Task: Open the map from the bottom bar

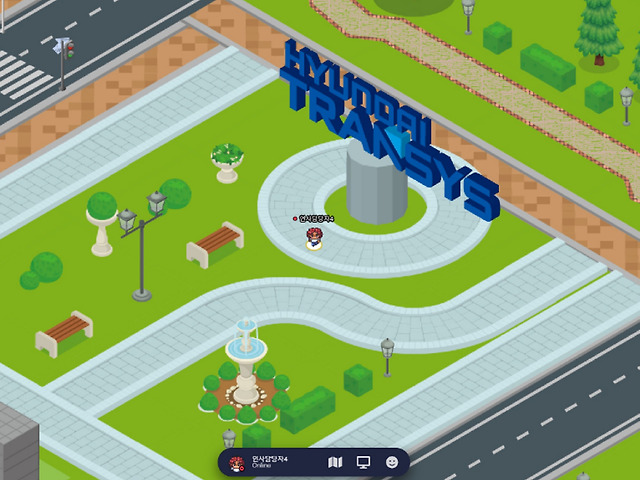Action: point(335,463)
